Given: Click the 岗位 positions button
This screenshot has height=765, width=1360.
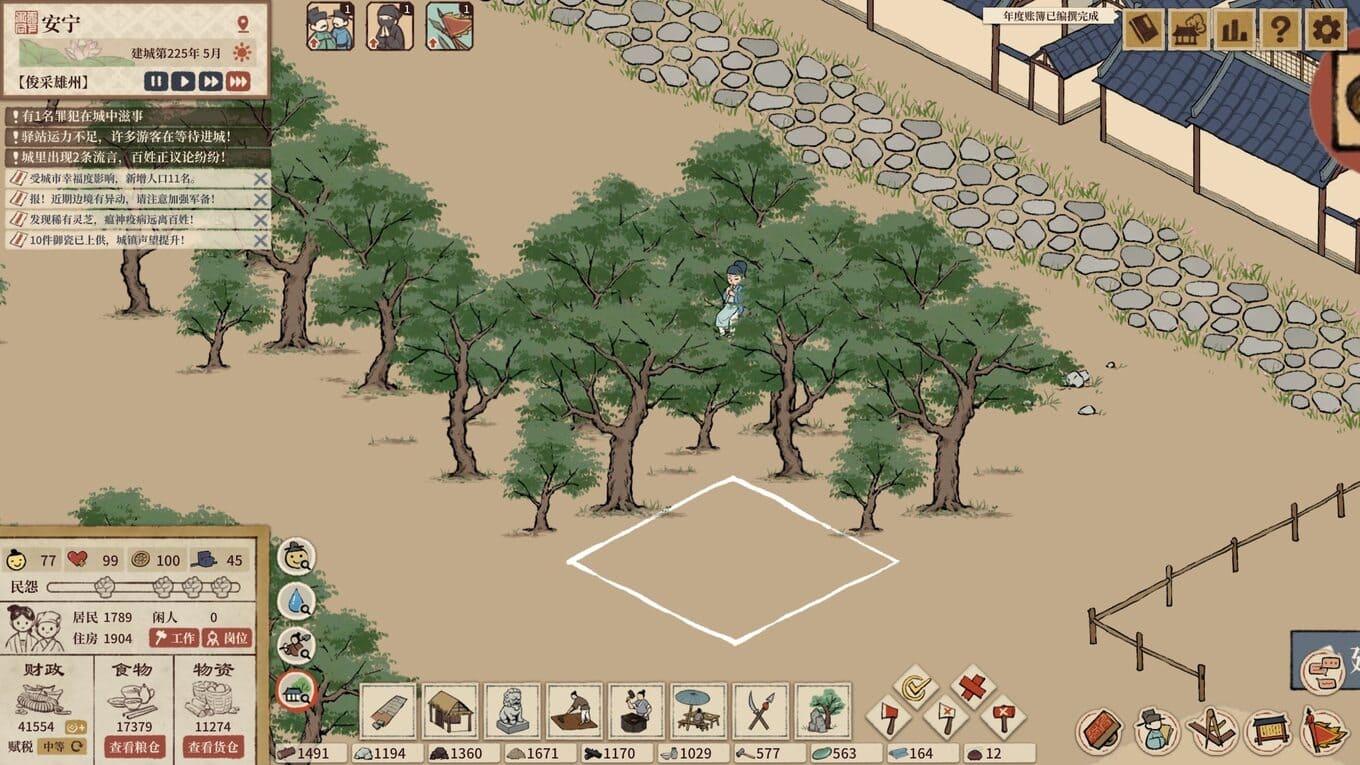Looking at the screenshot, I should [x=227, y=638].
